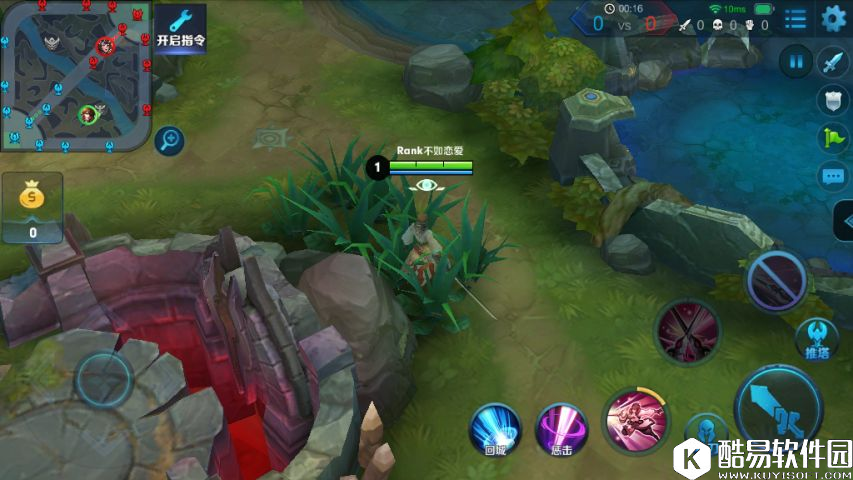Open the settings gear menu

click(833, 18)
